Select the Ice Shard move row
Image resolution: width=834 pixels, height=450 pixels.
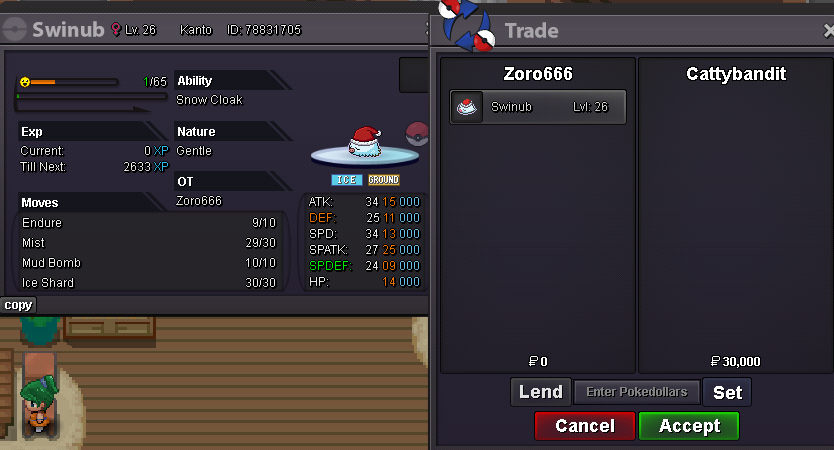pos(148,283)
